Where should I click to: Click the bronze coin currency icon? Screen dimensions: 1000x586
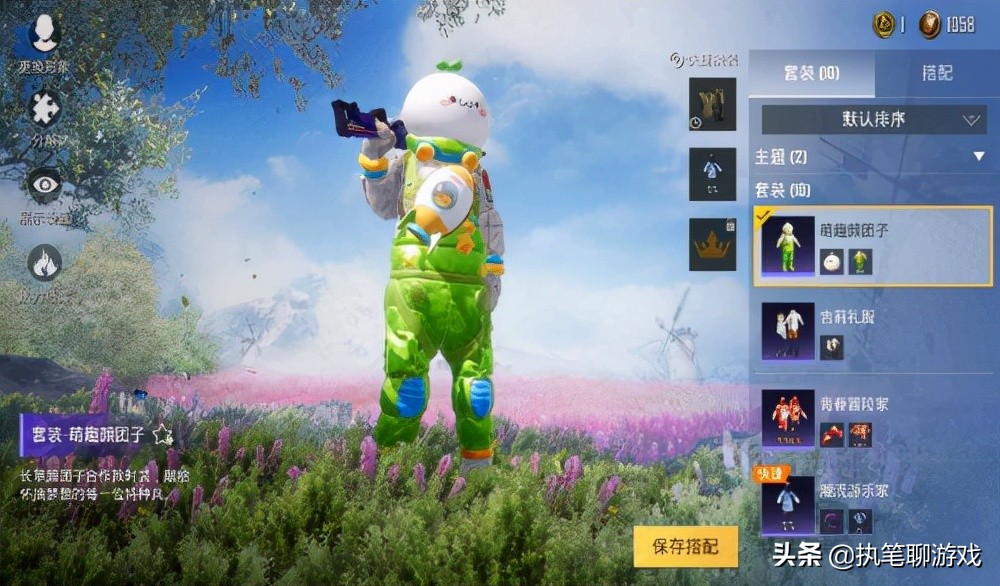point(930,25)
